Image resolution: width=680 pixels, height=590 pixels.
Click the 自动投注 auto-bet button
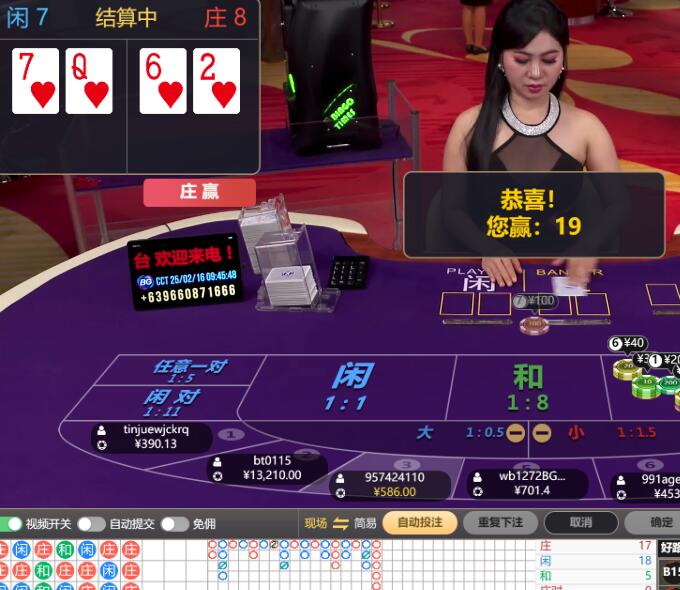tap(420, 522)
